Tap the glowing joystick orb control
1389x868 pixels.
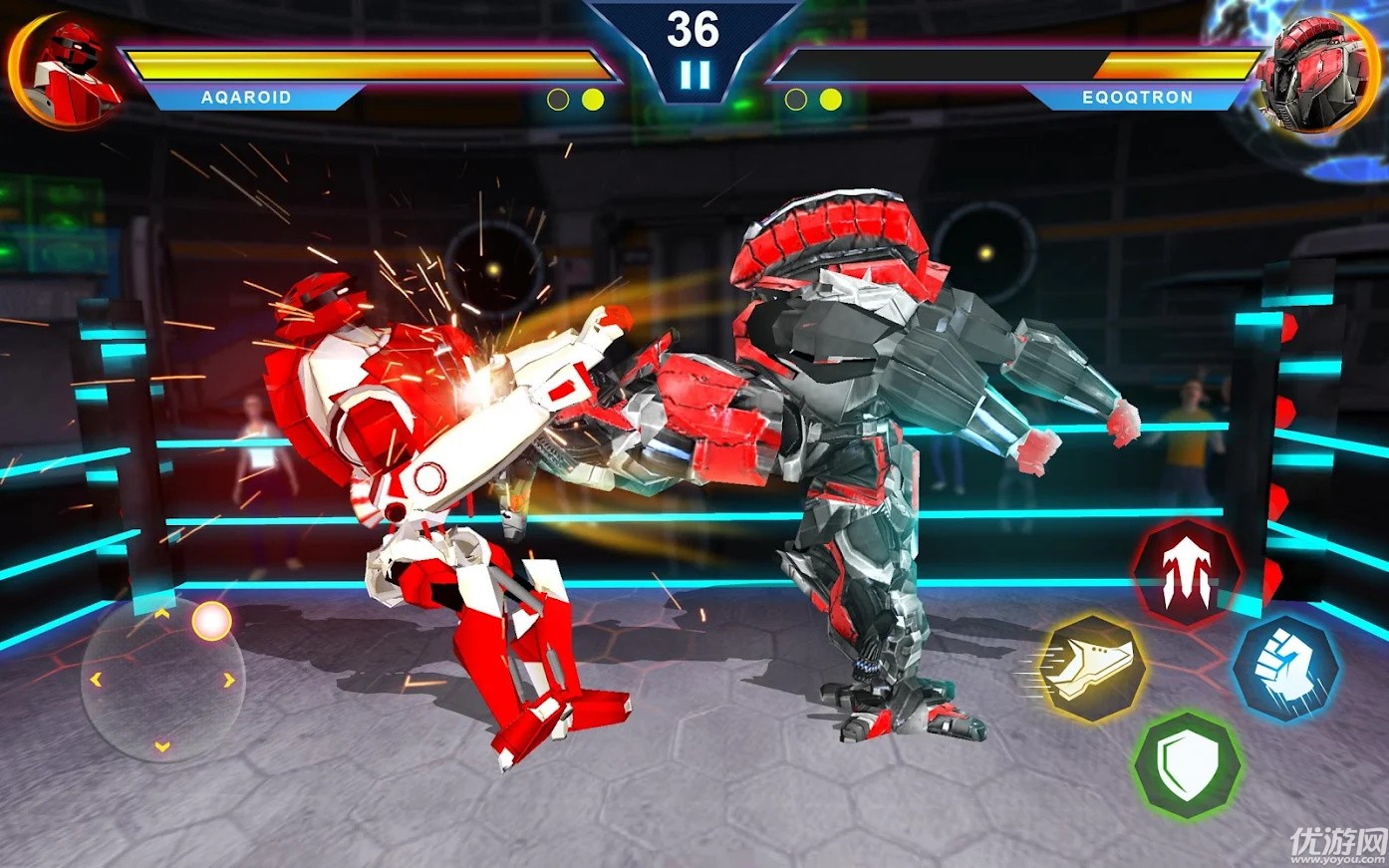coord(210,621)
